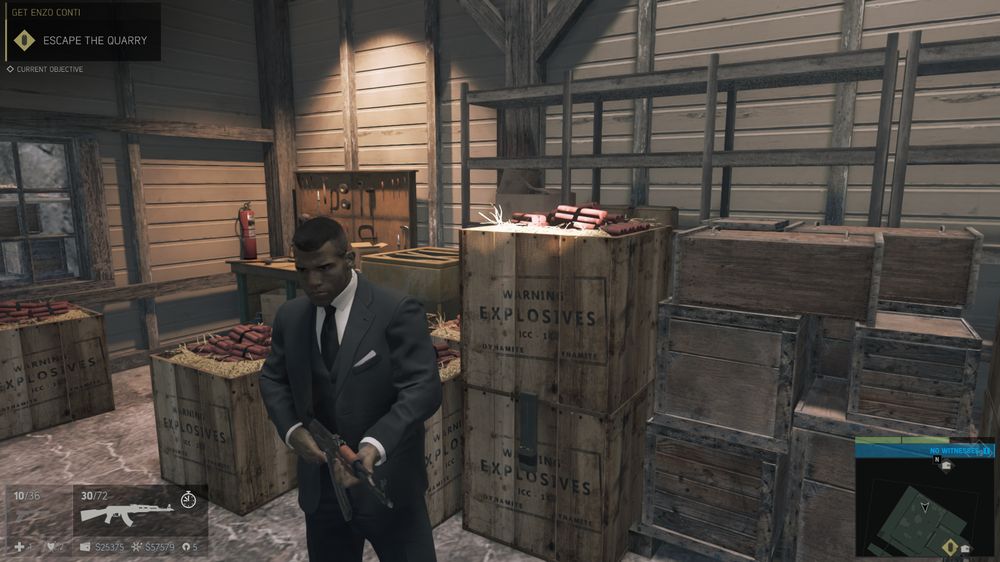Image resolution: width=1000 pixels, height=562 pixels.
Task: Click the yellow diamond objective marker on minimap
Action: coord(949,547)
